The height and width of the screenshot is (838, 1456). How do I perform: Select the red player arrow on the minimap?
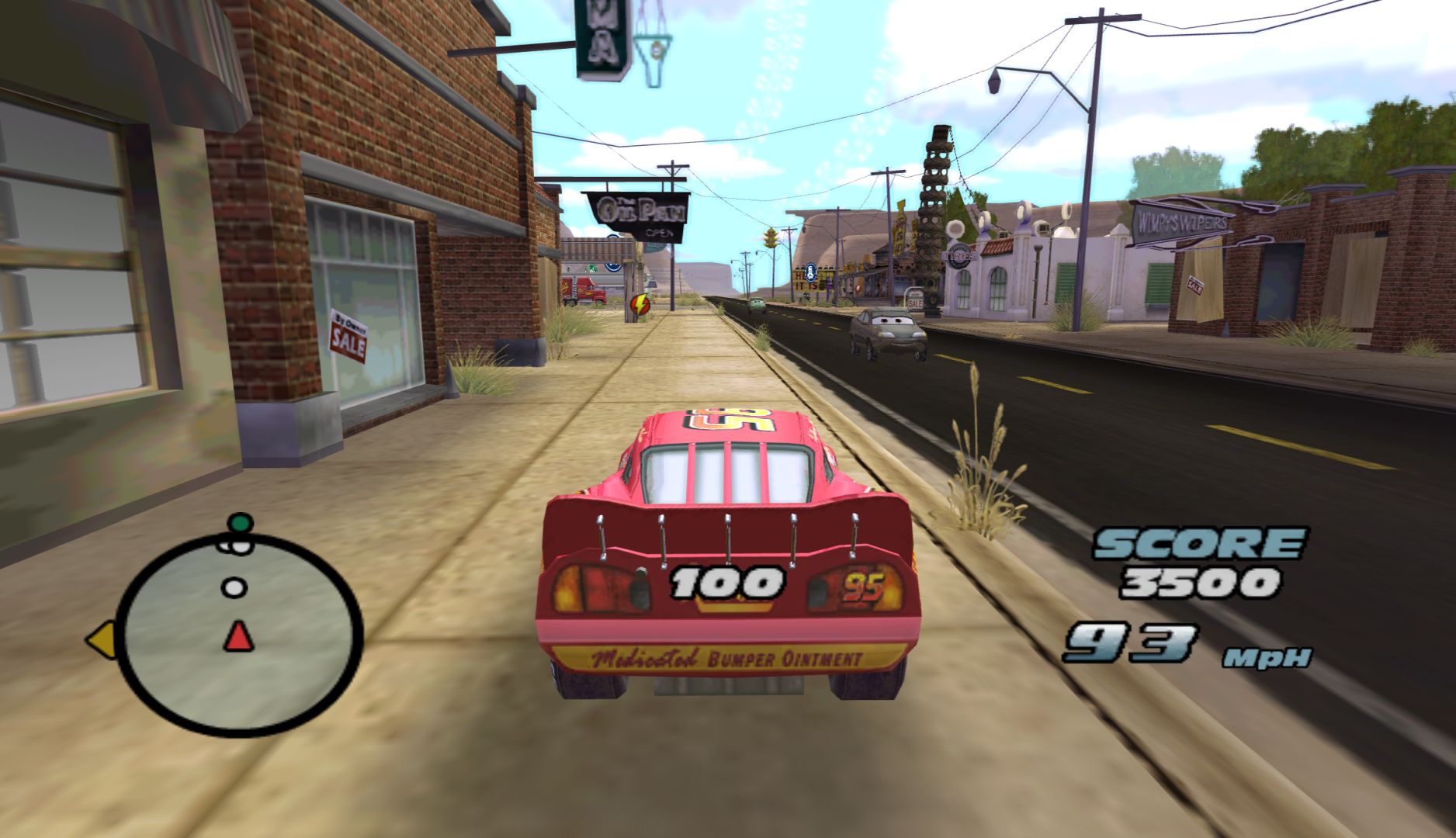238,636
